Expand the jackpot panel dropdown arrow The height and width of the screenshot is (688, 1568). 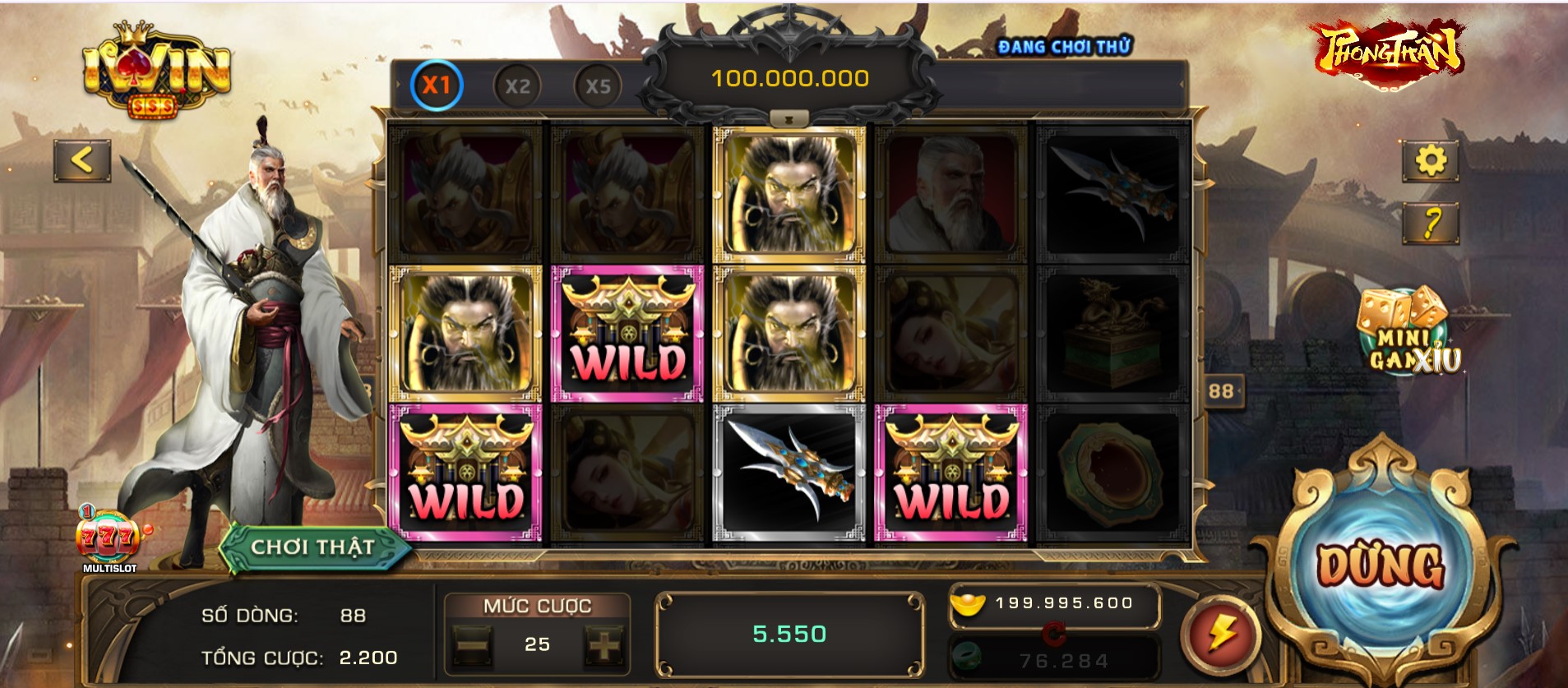pos(789,120)
